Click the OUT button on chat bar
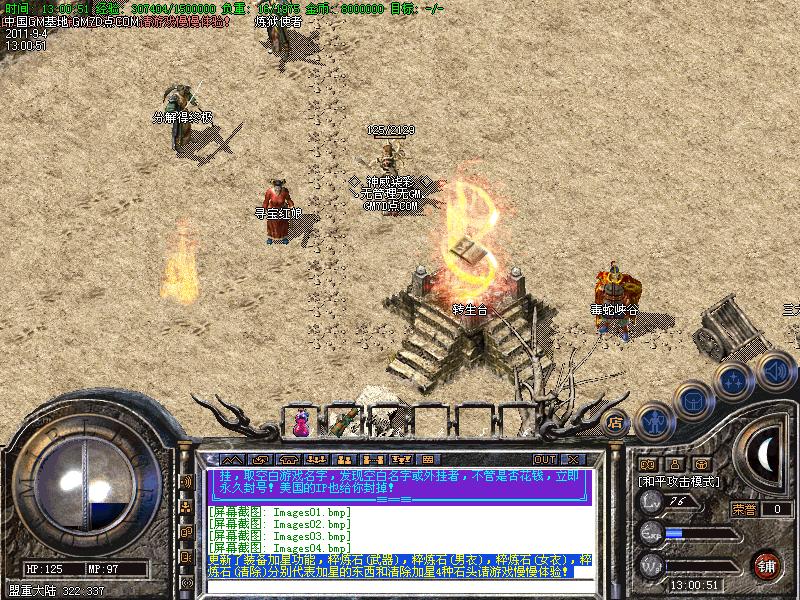The height and width of the screenshot is (600, 800). [545, 459]
